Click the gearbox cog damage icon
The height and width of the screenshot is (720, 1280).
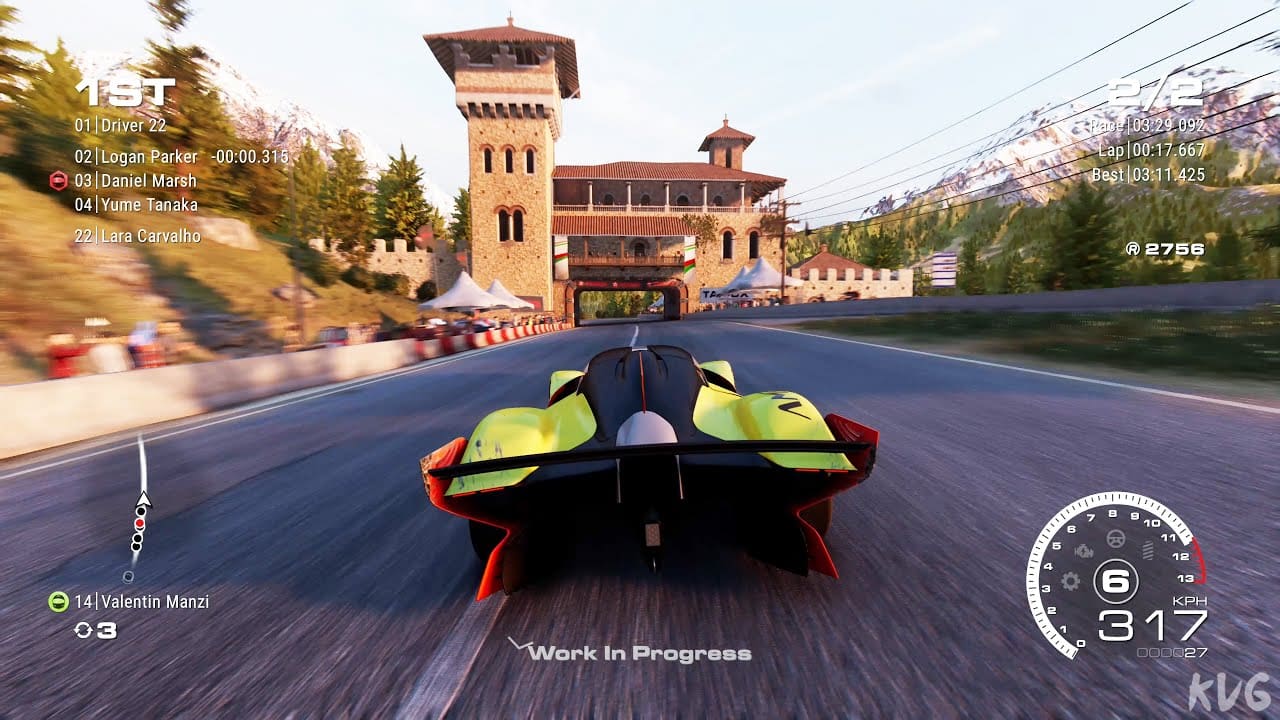tap(1071, 580)
